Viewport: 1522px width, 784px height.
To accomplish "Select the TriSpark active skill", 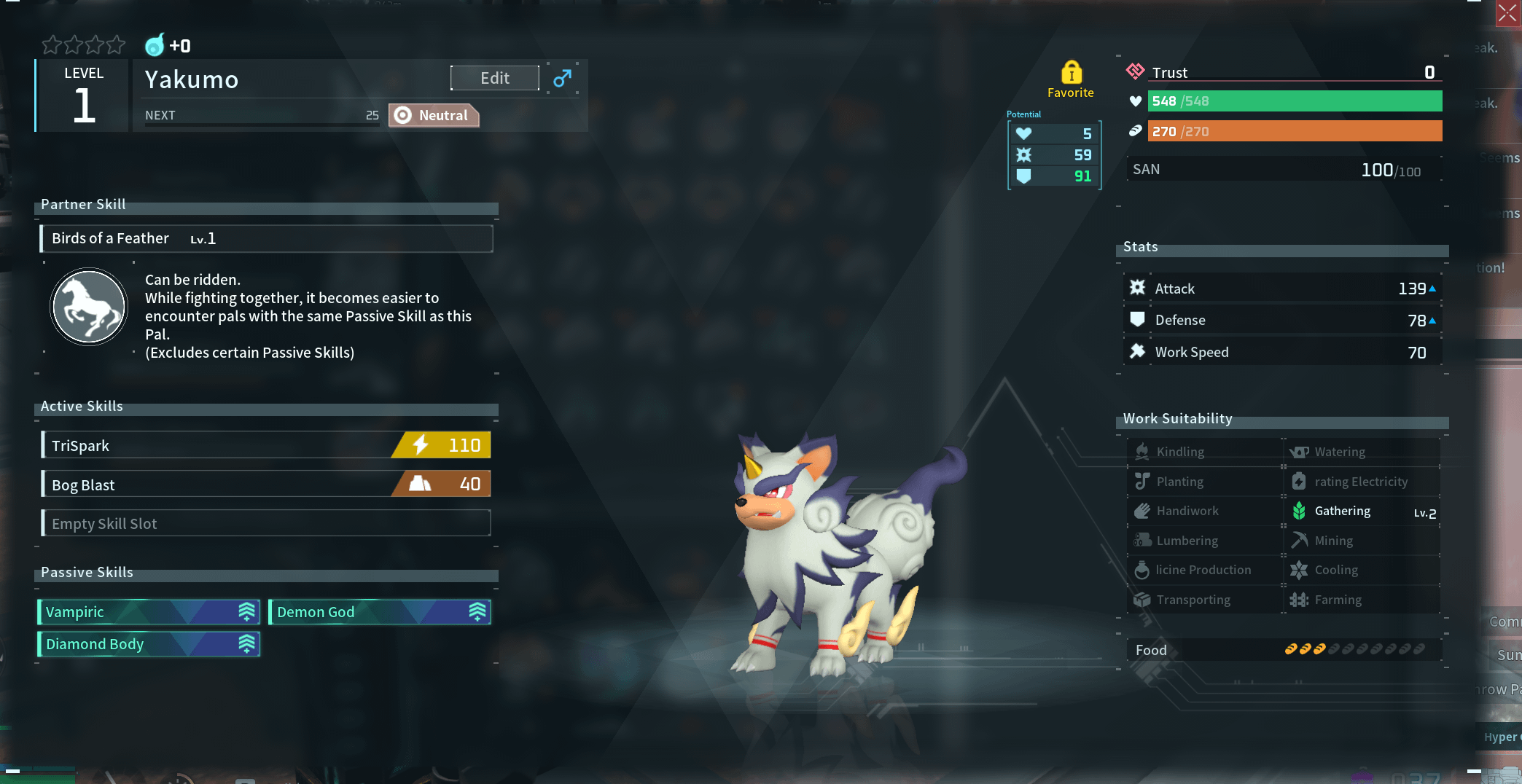I will [266, 445].
